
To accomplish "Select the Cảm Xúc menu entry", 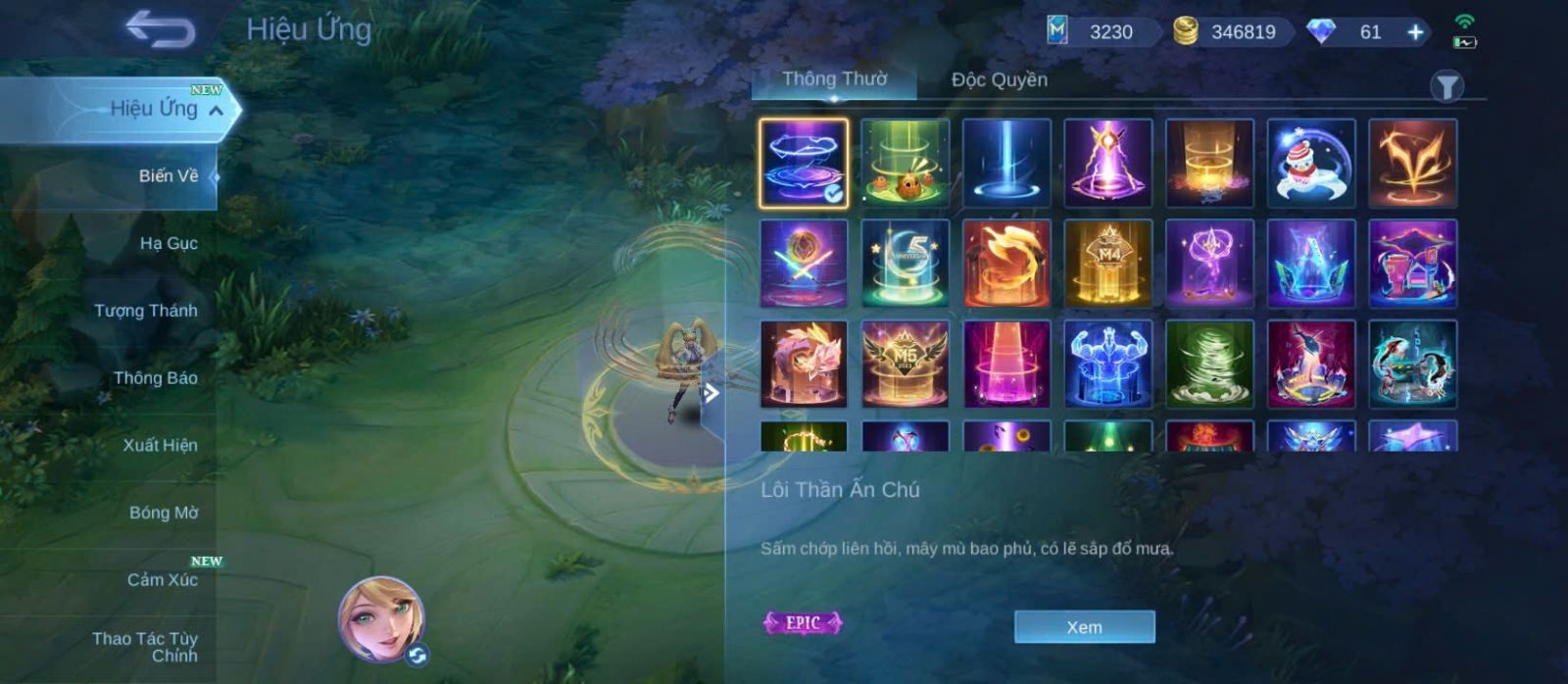I will (x=162, y=580).
